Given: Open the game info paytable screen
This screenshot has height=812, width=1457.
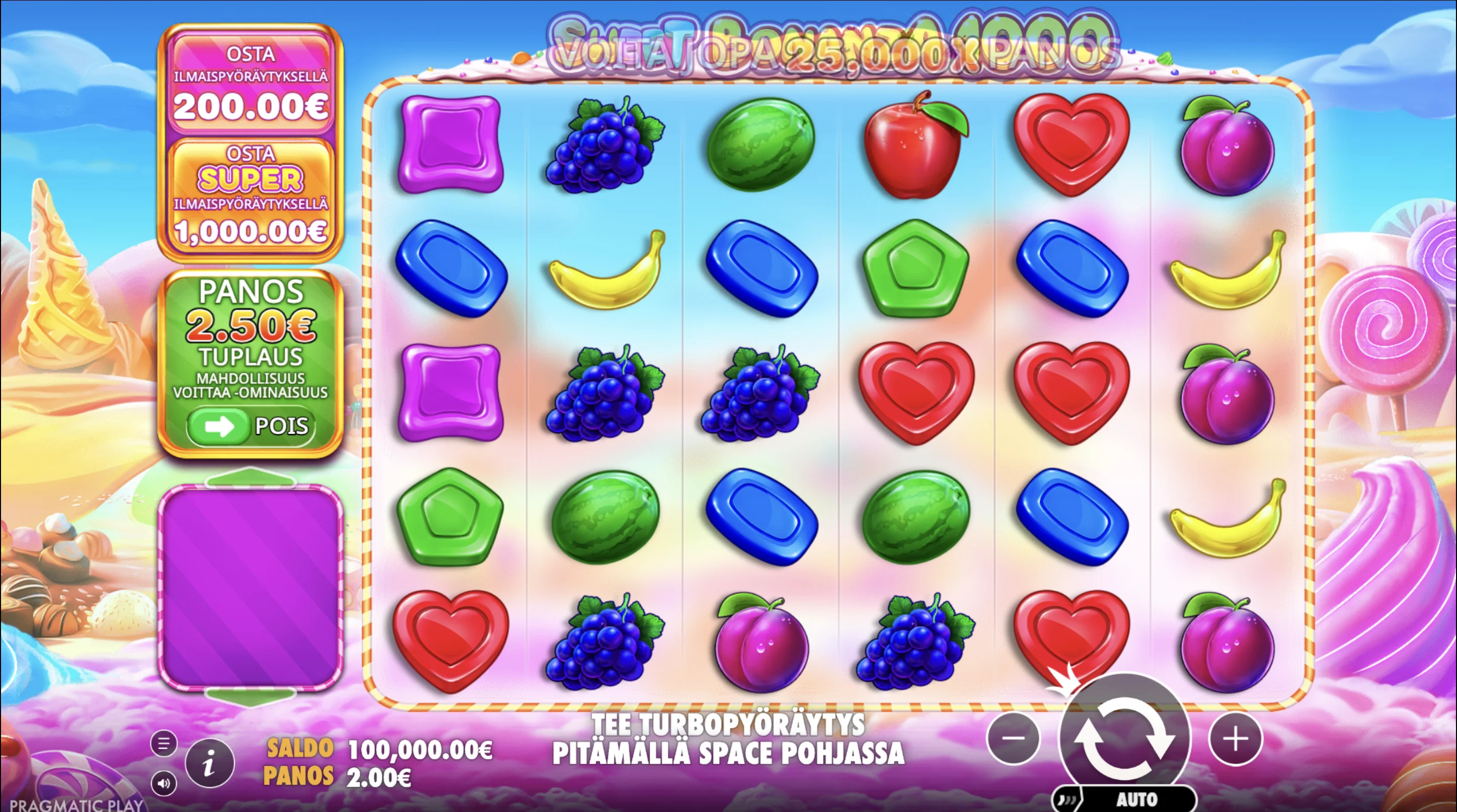Looking at the screenshot, I should [210, 762].
